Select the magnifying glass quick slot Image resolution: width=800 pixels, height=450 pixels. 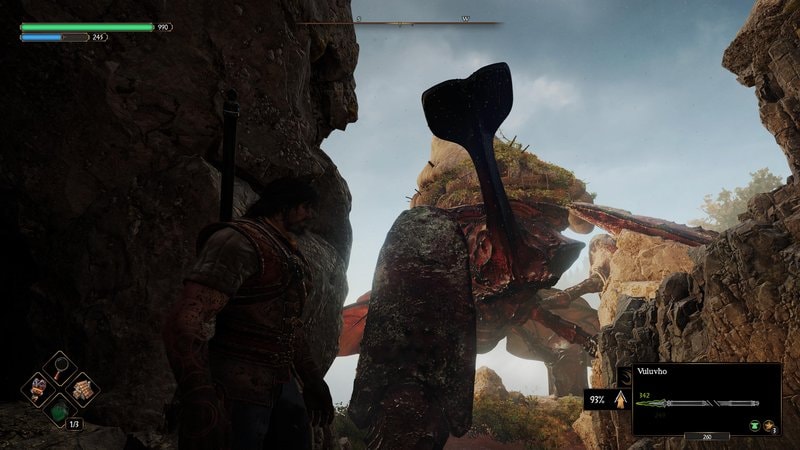click(61, 367)
